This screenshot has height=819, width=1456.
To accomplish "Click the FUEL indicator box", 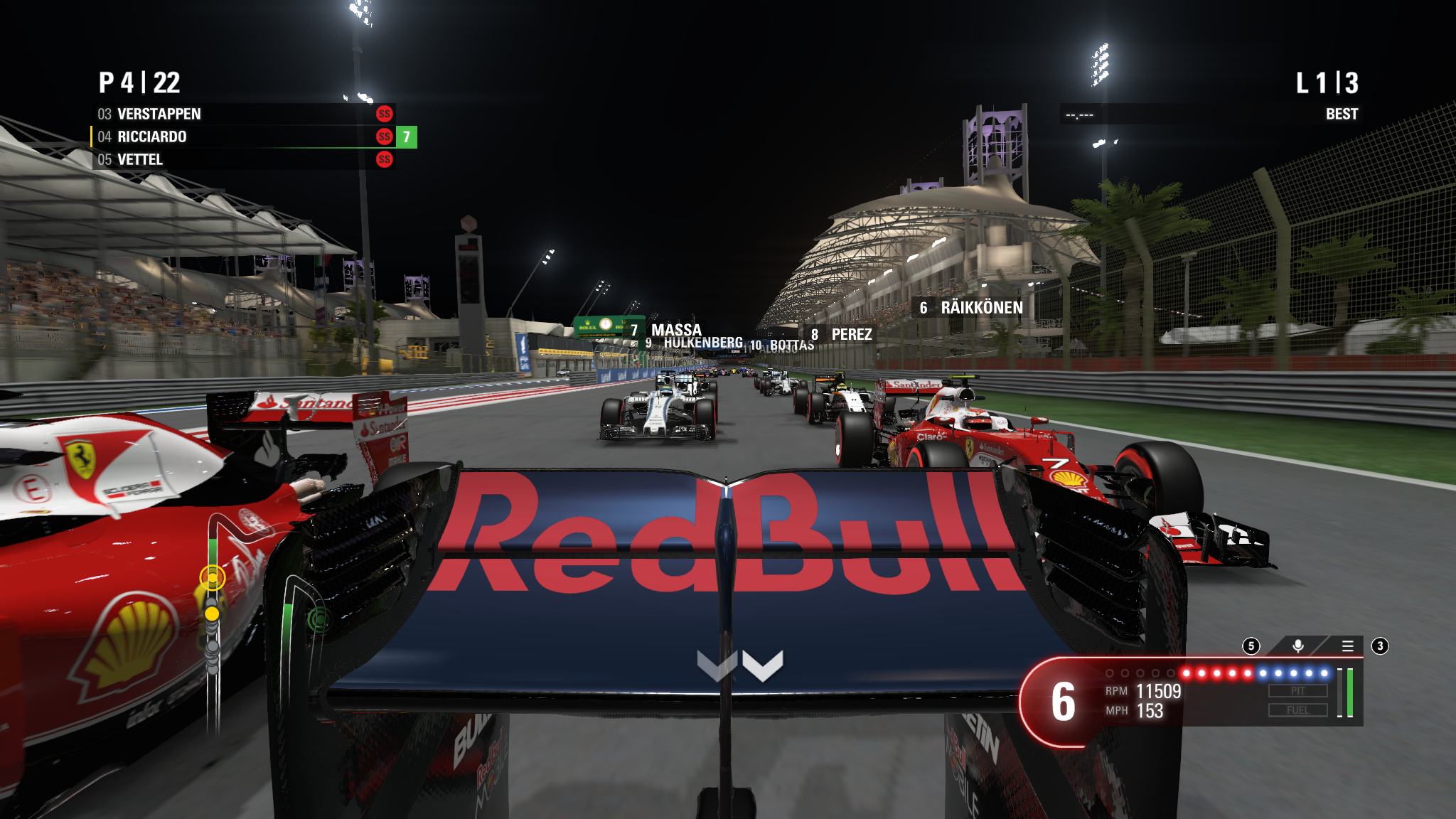I will tap(1297, 710).
